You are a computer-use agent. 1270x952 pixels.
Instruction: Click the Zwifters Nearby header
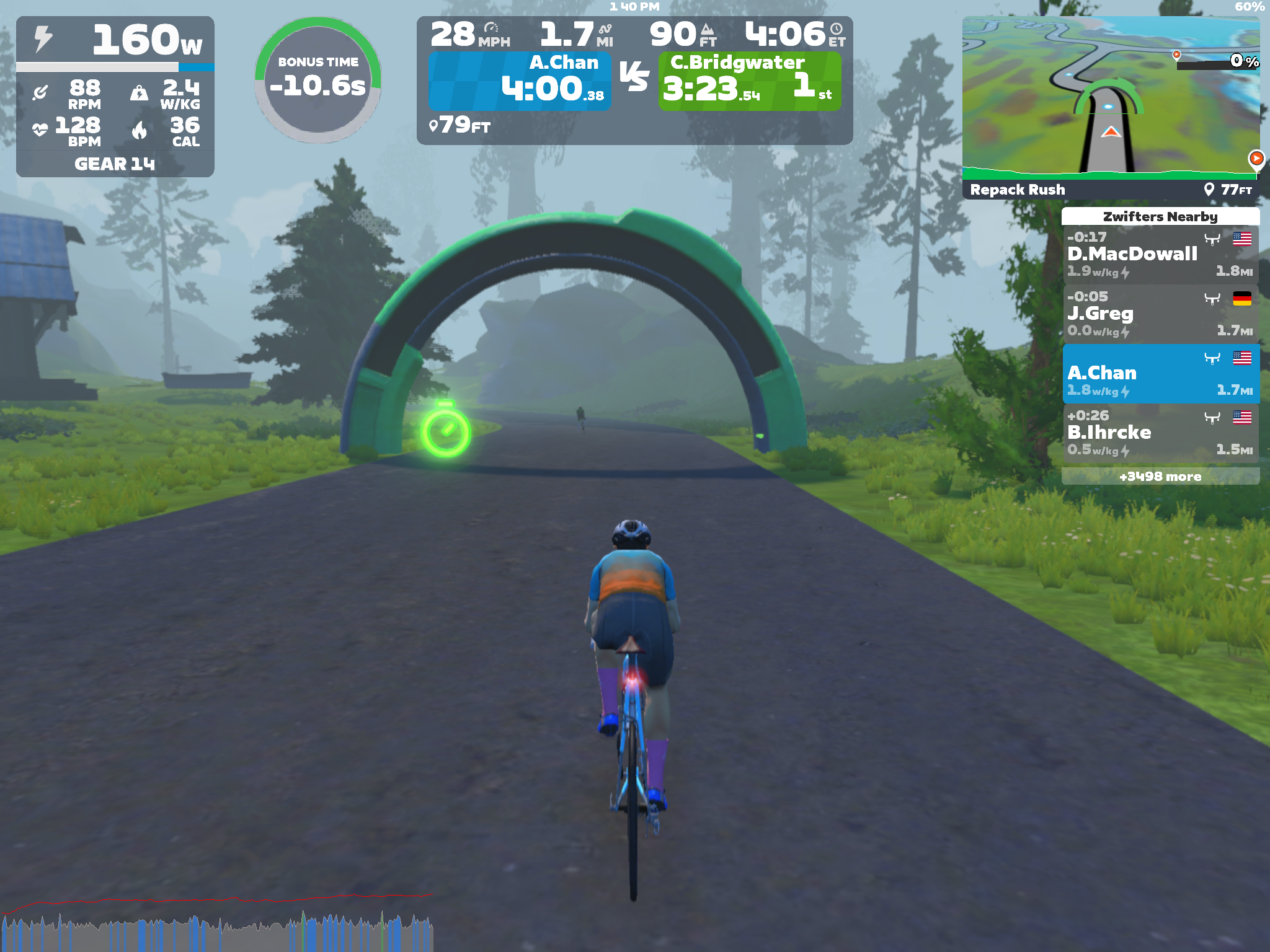[1160, 216]
